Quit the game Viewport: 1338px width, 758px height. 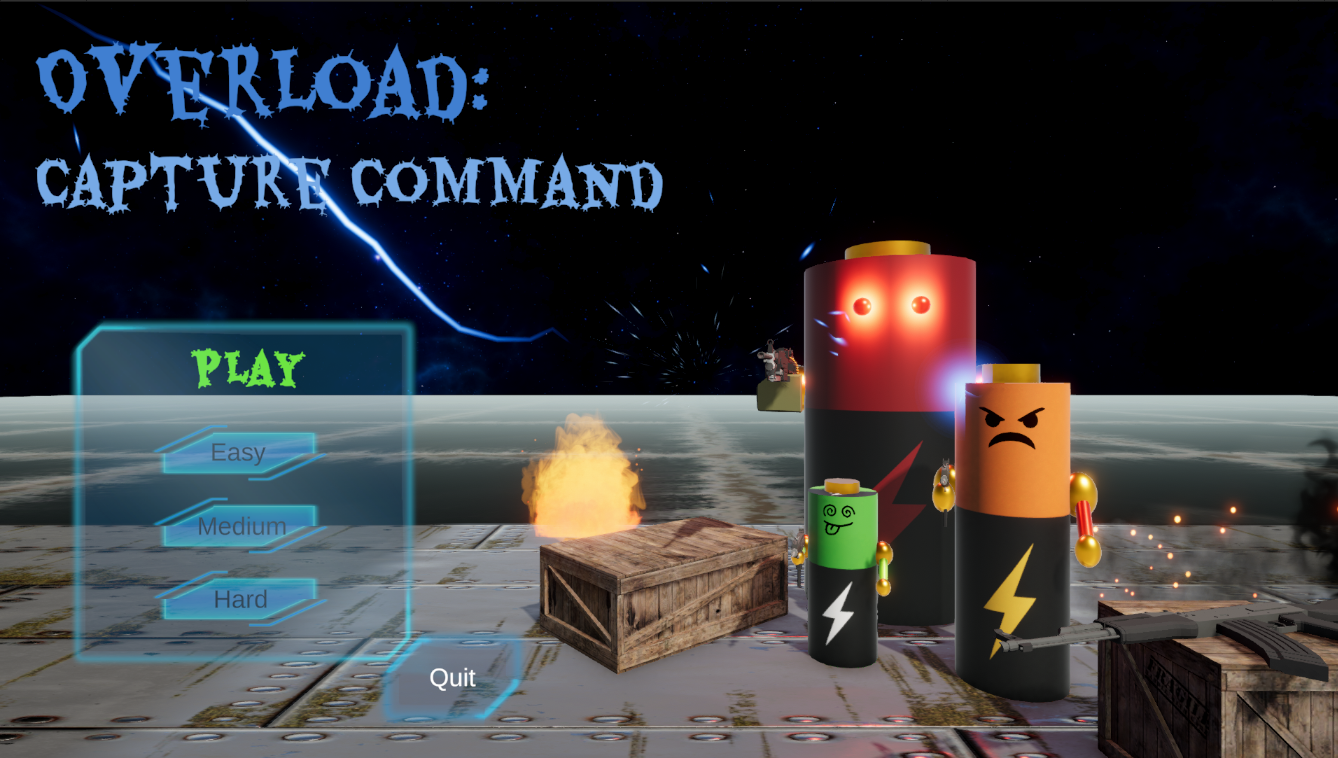pyautogui.click(x=452, y=678)
